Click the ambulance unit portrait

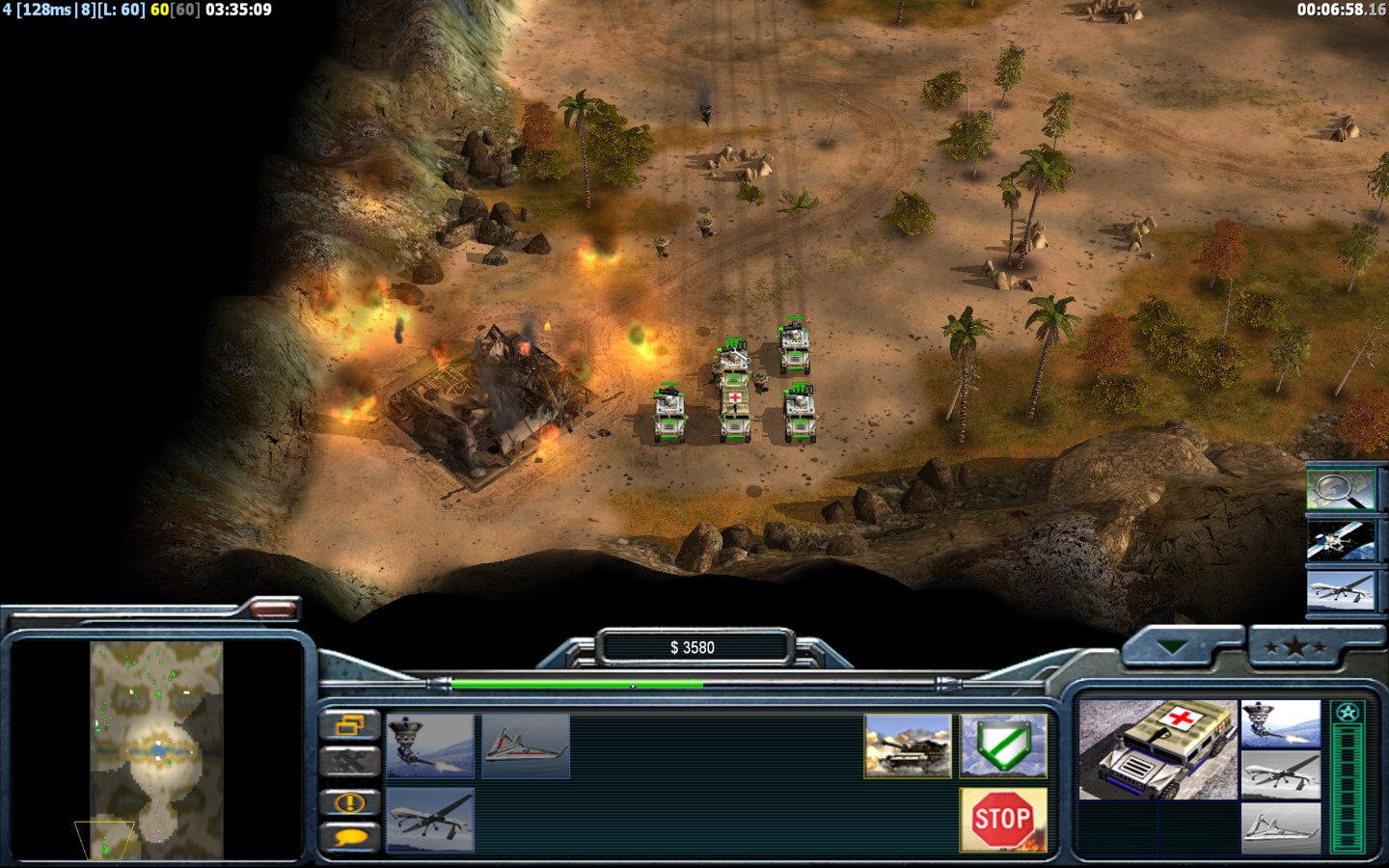point(1157,749)
